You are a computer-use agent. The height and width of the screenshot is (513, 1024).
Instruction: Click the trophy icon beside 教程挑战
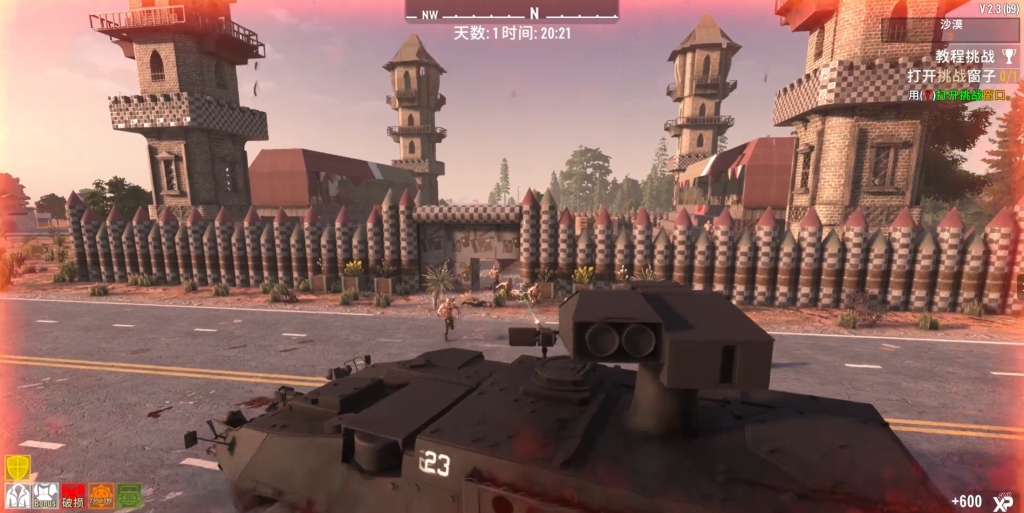(x=1008, y=57)
